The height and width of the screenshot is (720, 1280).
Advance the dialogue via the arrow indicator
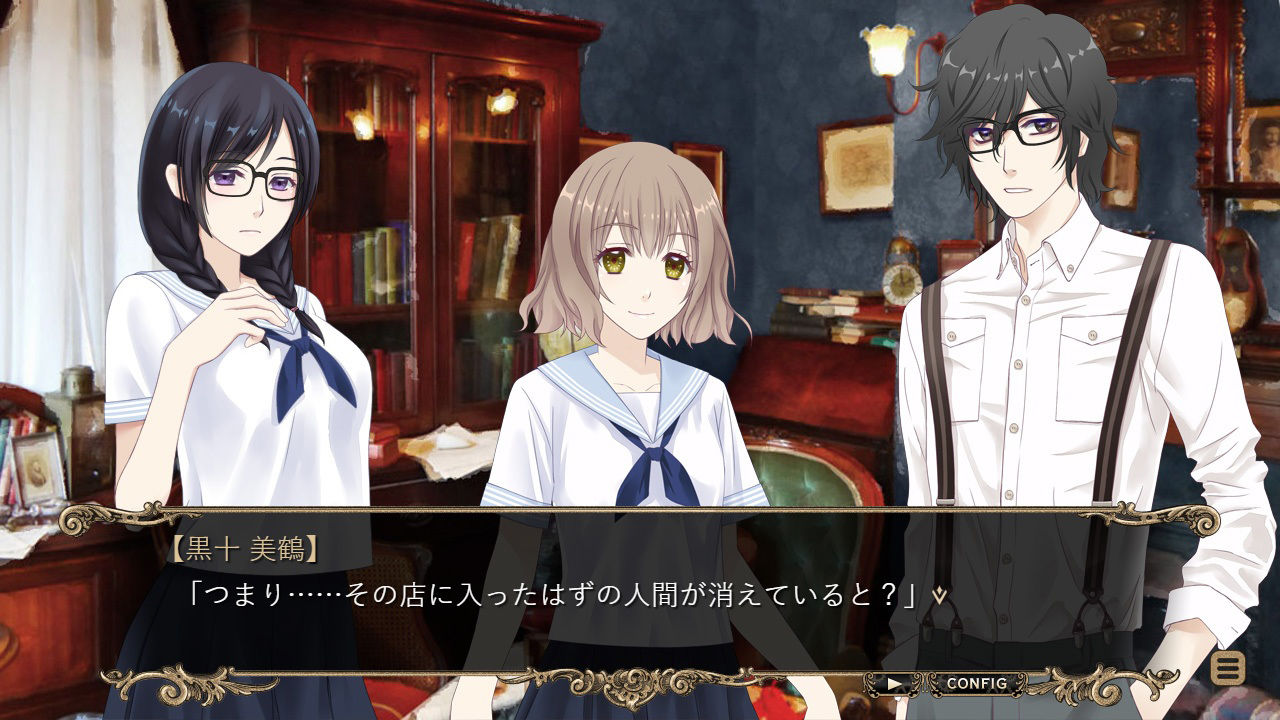[939, 594]
